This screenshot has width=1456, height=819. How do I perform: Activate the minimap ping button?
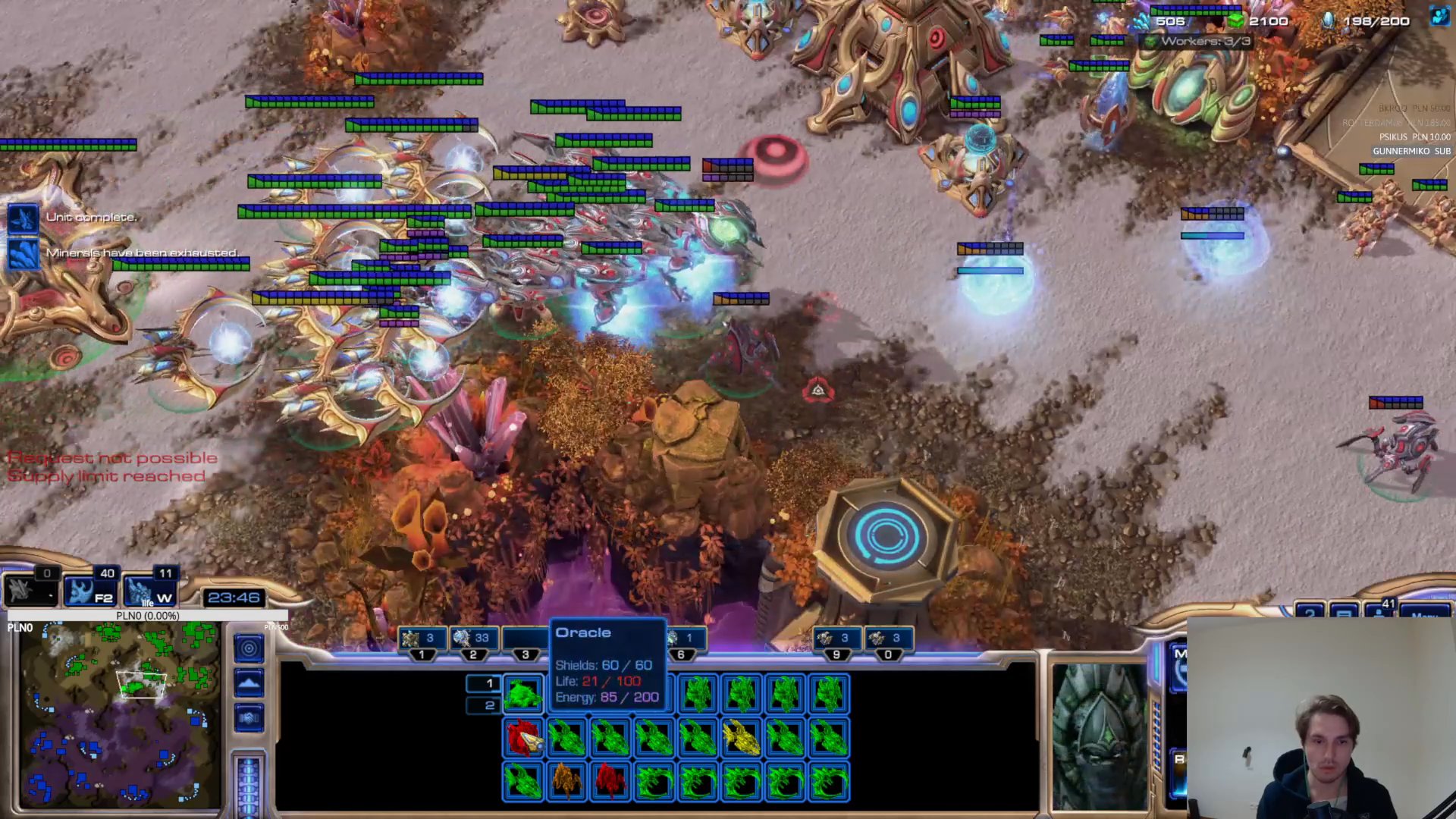pyautogui.click(x=249, y=648)
